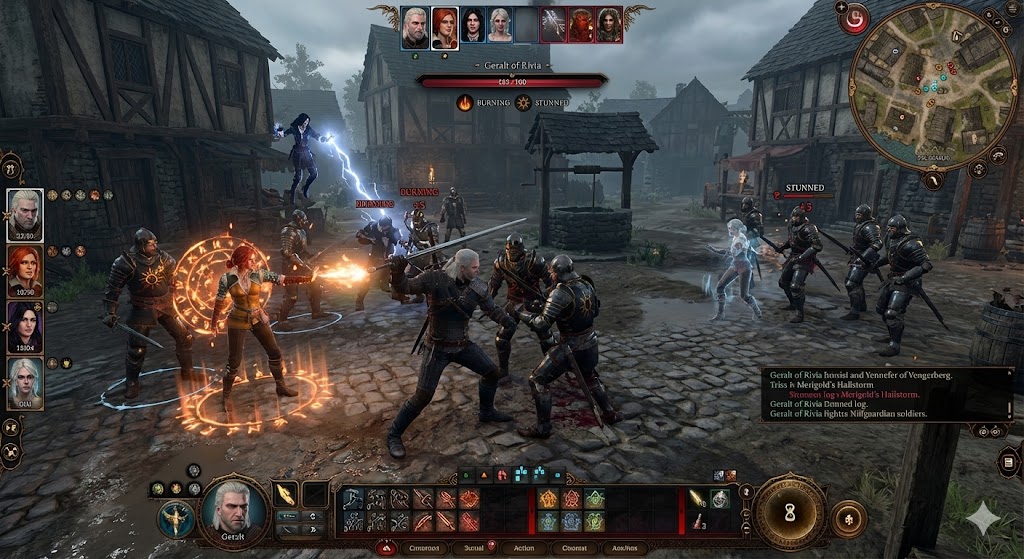Choose Yennefer's dark-haired party portrait
The width and height of the screenshot is (1024, 559).
pos(25,327)
